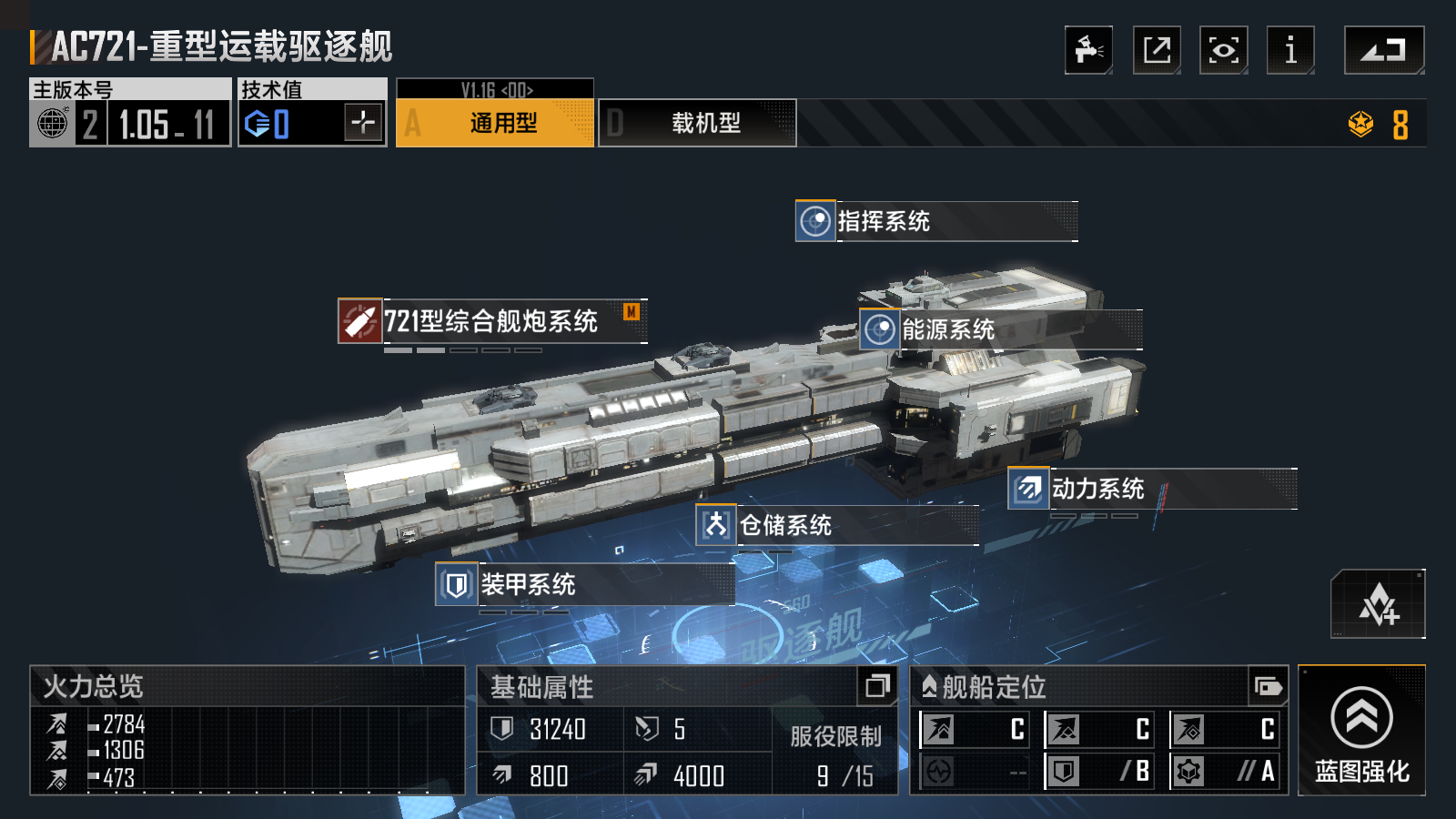This screenshot has width=1456, height=819.
Task: Toggle the eye preview icon in the toolbar
Action: (1223, 50)
